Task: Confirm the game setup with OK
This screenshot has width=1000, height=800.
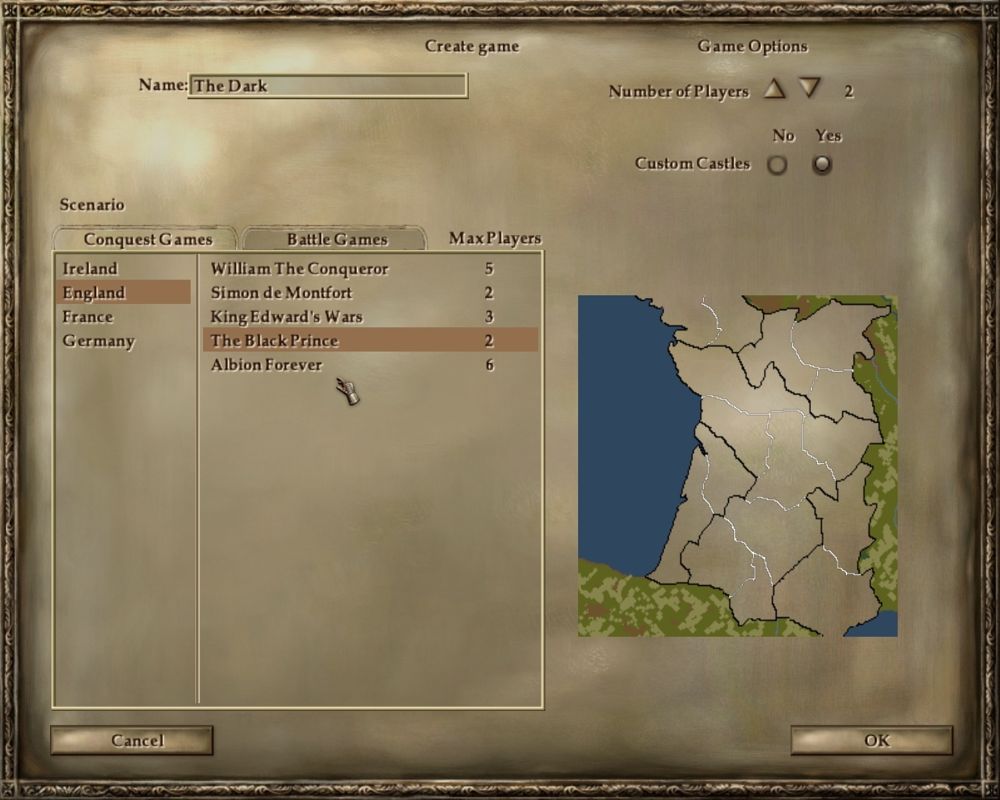Action: pos(872,740)
